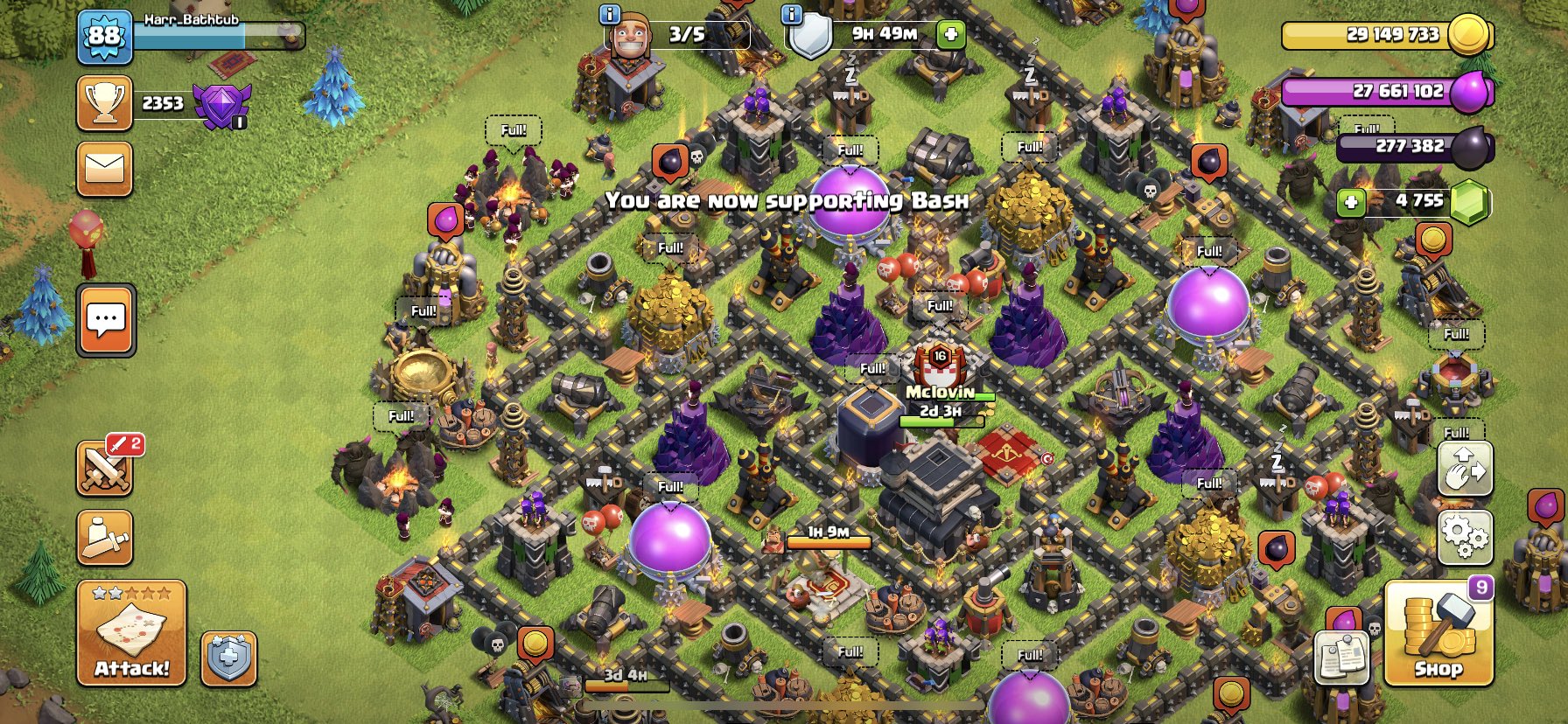Buy gems with the green plus
This screenshot has height=724, width=1568.
(1351, 203)
